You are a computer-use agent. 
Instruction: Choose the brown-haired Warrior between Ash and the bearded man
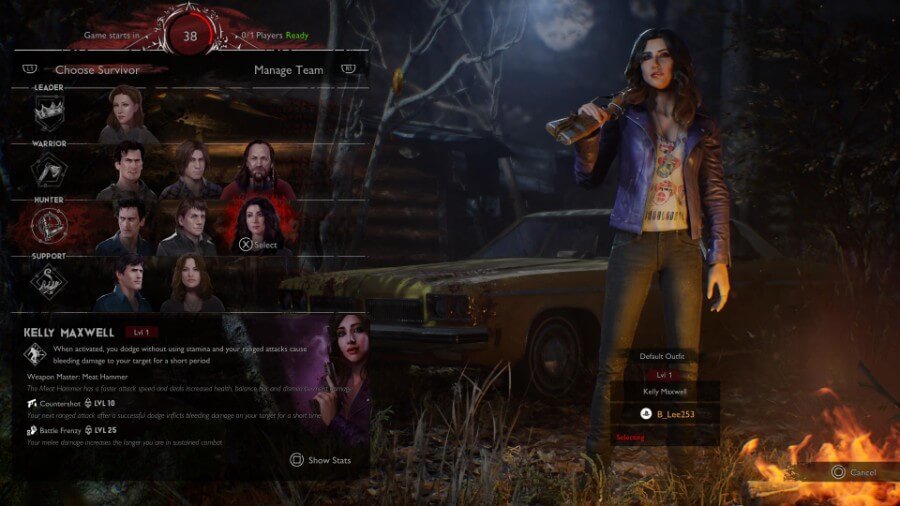(x=190, y=169)
